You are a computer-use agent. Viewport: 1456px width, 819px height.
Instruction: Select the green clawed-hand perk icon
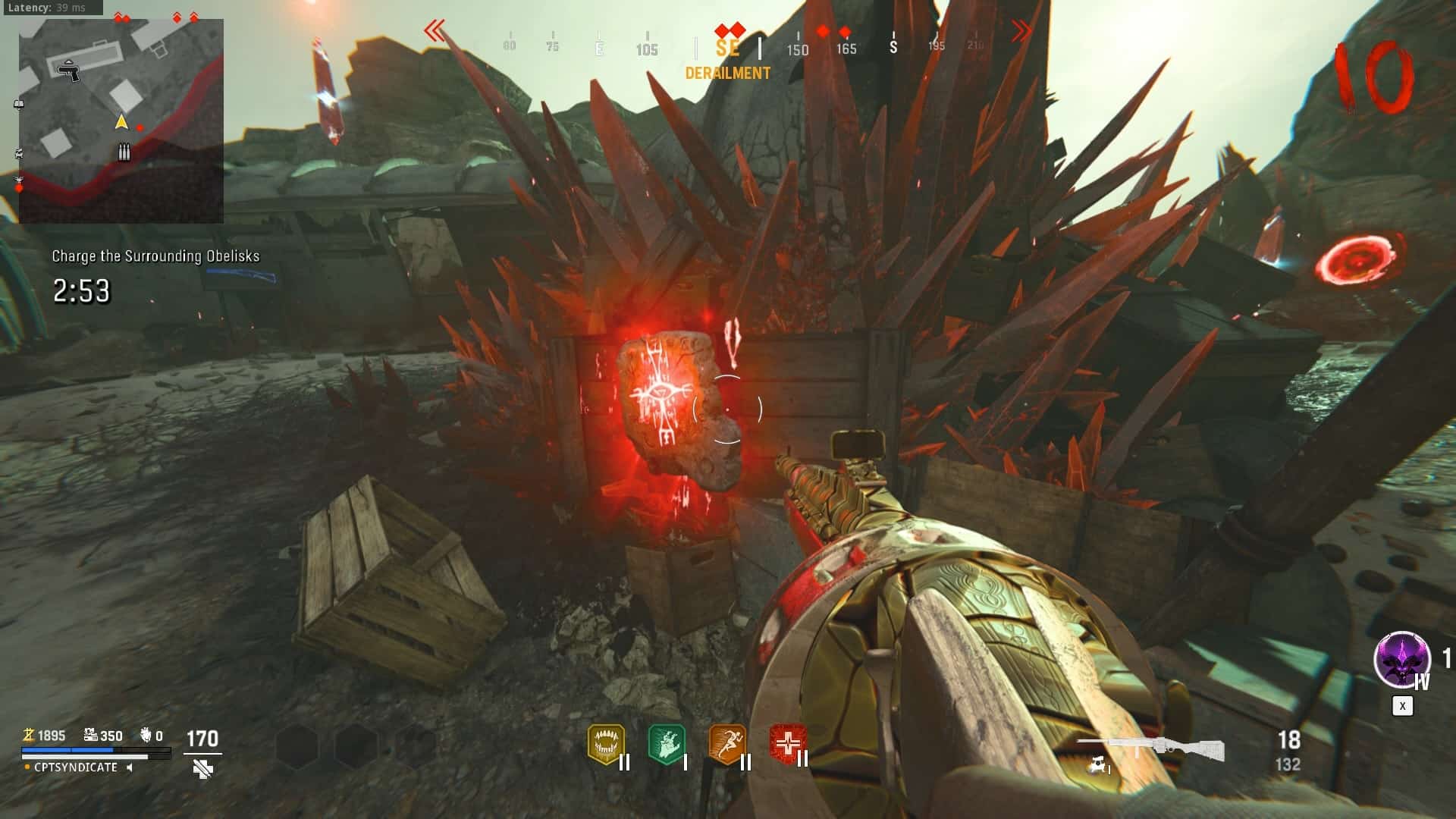coord(666,744)
